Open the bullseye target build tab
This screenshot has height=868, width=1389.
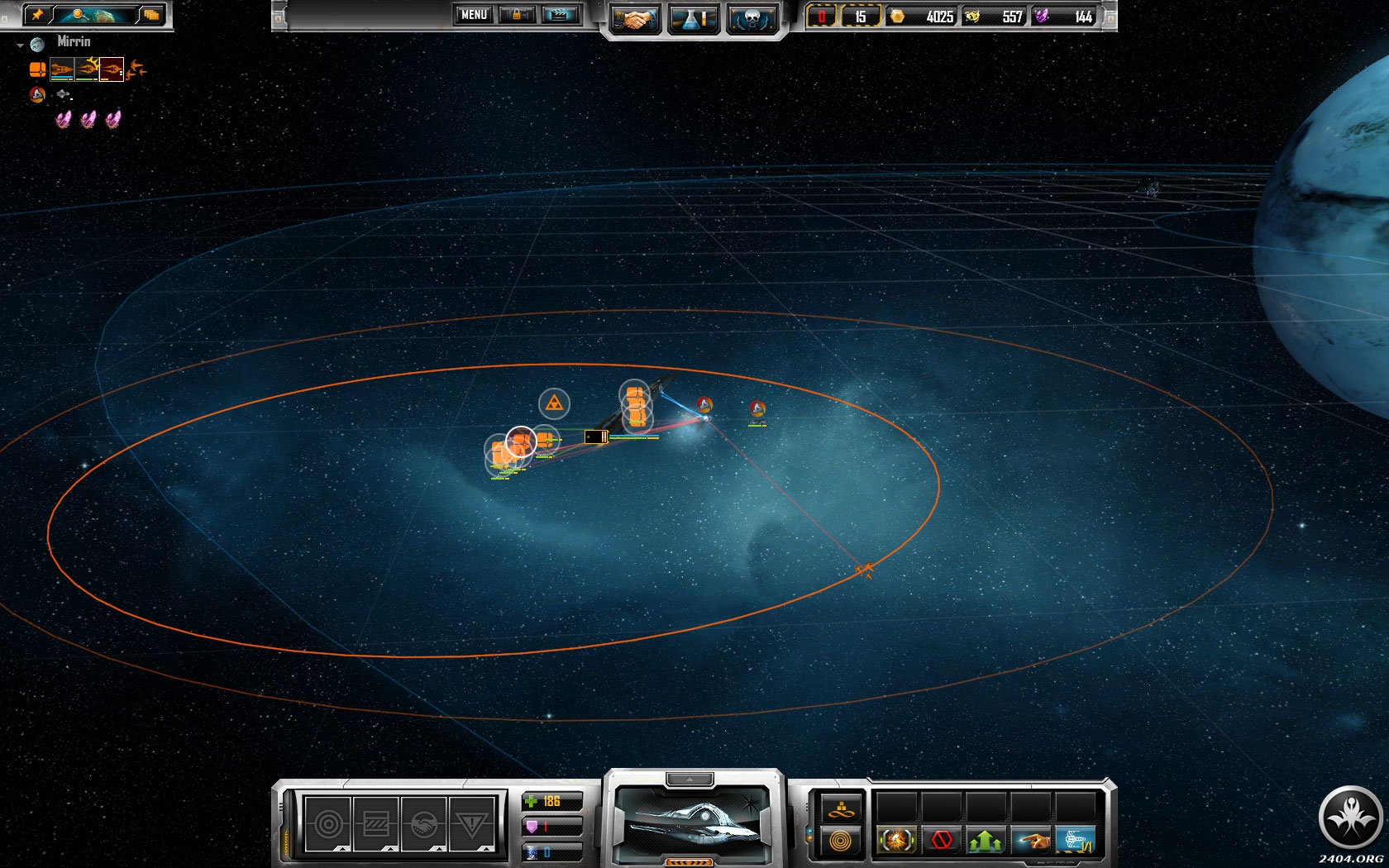(327, 824)
